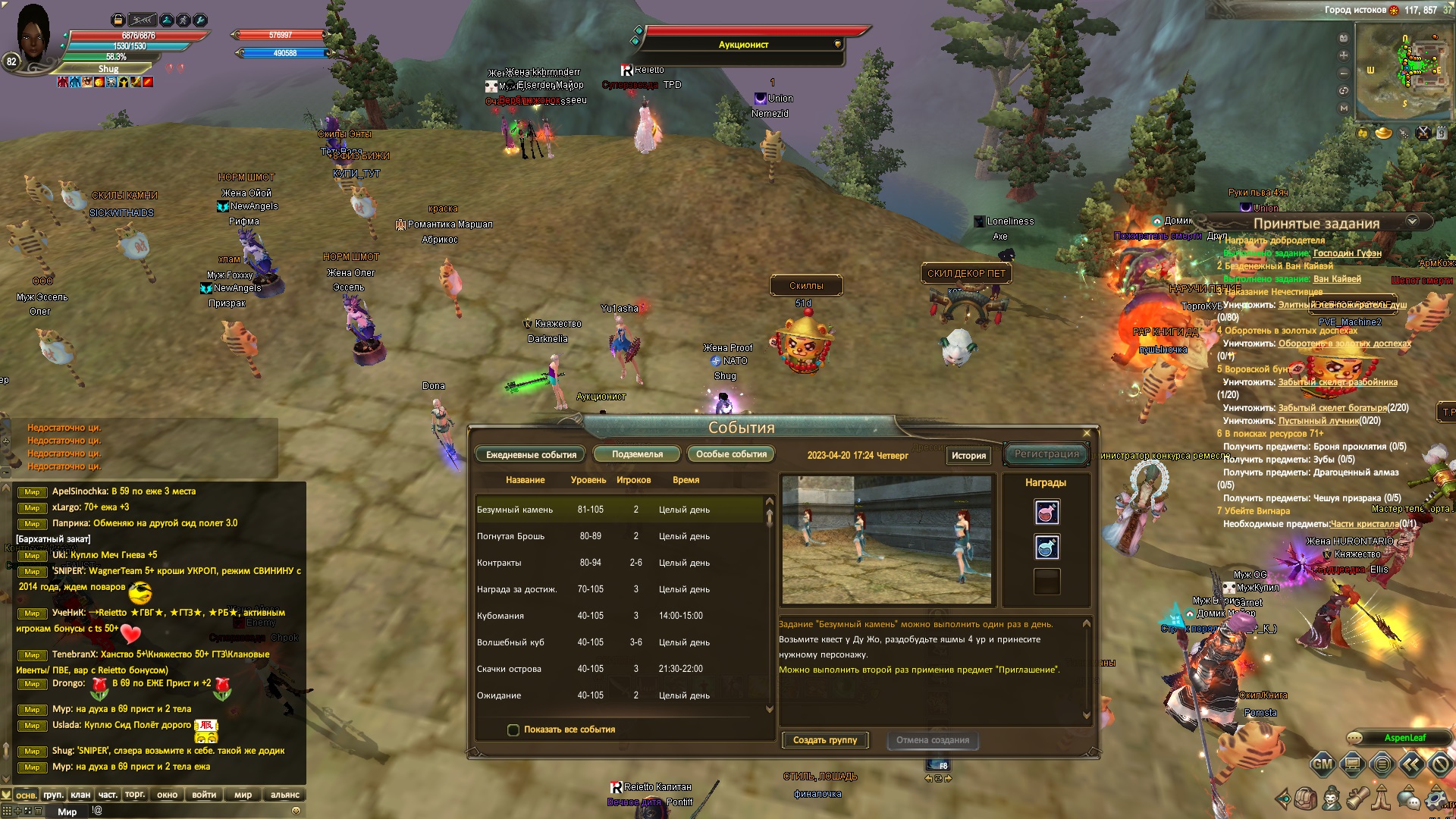Select the red potion reward icon
This screenshot has height=819, width=1456.
coord(1046,513)
